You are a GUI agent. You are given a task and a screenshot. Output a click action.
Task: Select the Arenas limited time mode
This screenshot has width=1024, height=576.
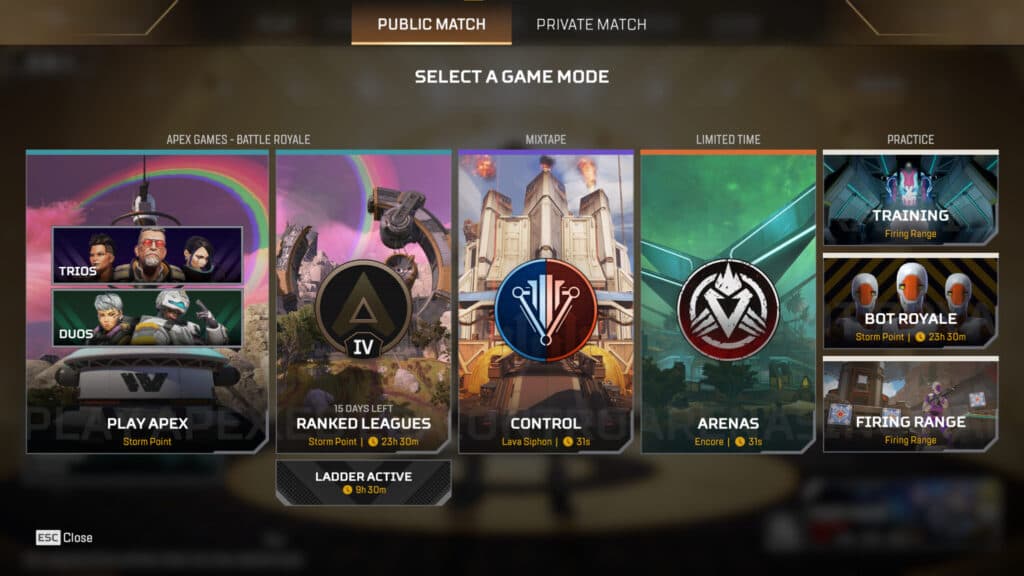click(x=728, y=302)
